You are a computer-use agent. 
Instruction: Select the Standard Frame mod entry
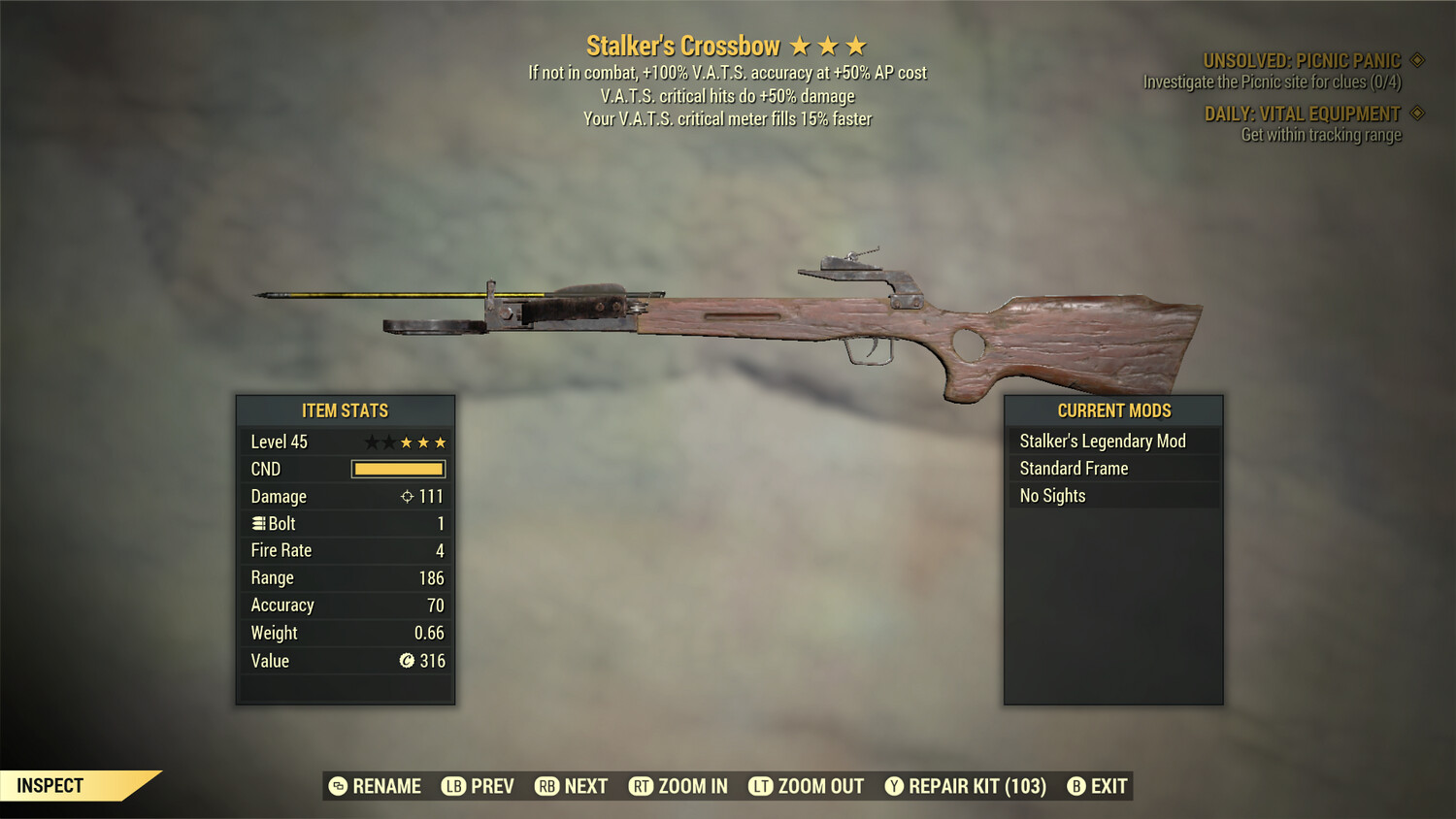(x=1073, y=468)
